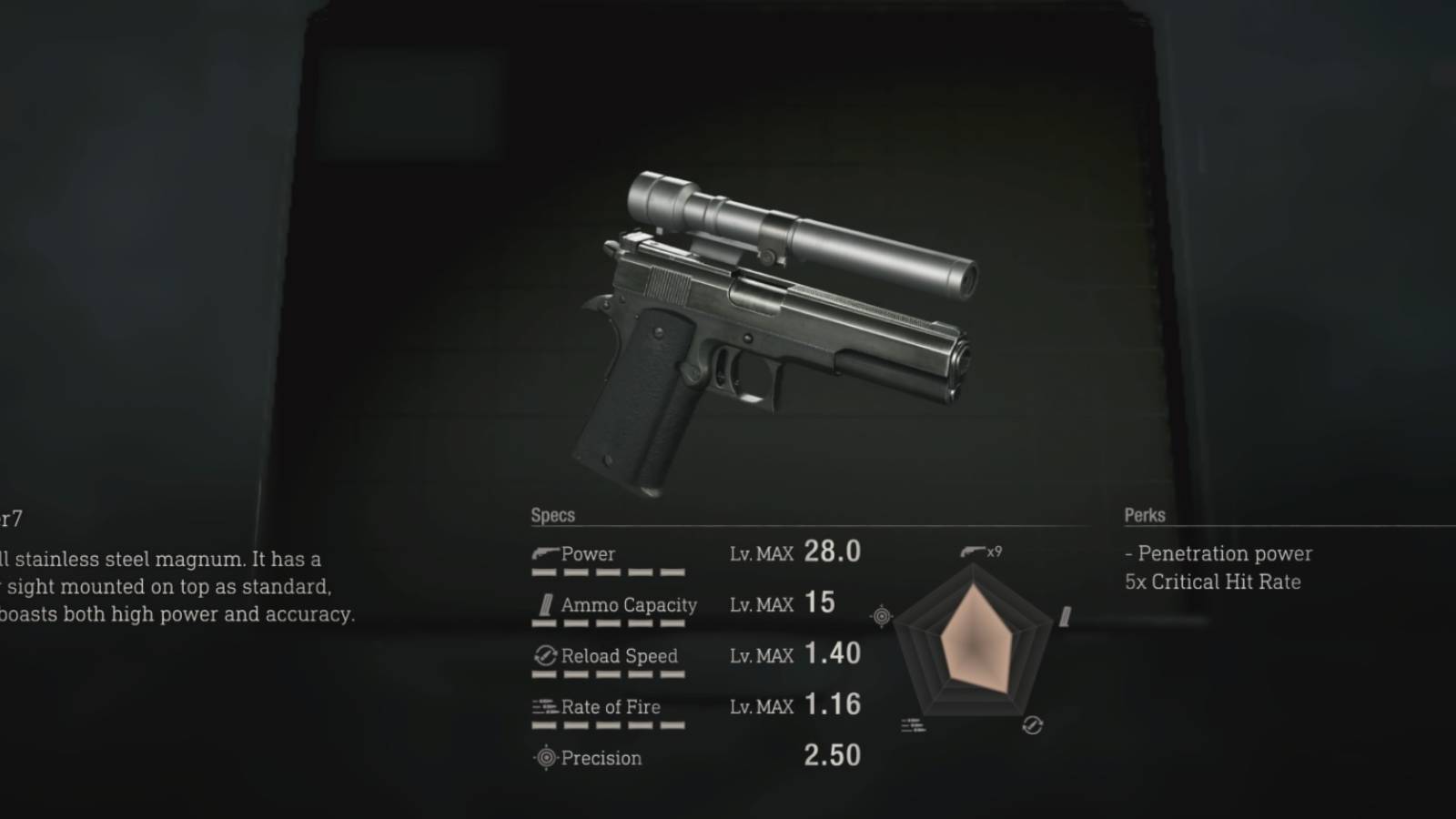Select the Rate of Fire icon
Image resolution: width=1456 pixels, height=819 pixels.
coord(544,706)
